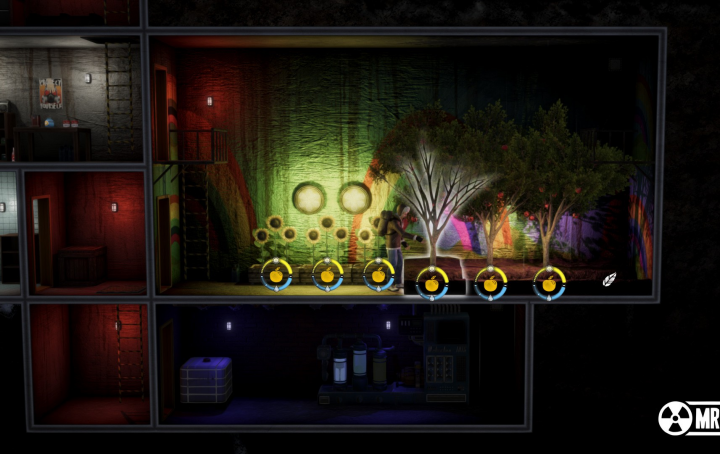Select the highlighted apple planter icon
Image resolution: width=720 pixels, height=454 pixels.
click(432, 281)
